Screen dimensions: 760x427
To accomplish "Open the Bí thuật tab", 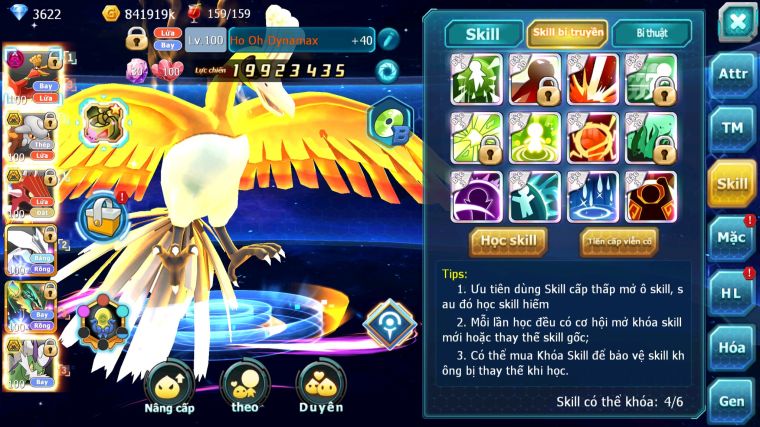I will click(x=651, y=33).
